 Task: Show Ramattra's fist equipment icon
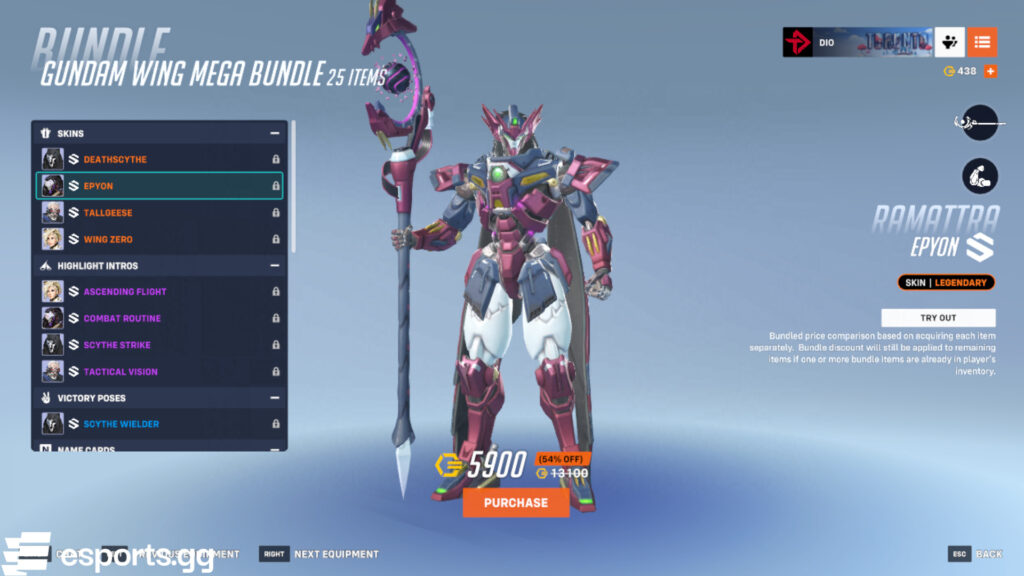(980, 176)
